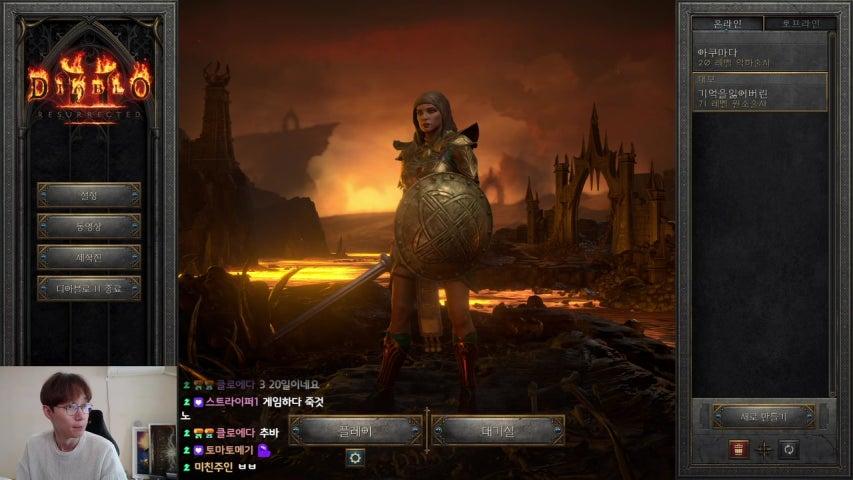This screenshot has height=480, width=853.
Task: Start the game with the 플레이 button
Action: click(355, 431)
